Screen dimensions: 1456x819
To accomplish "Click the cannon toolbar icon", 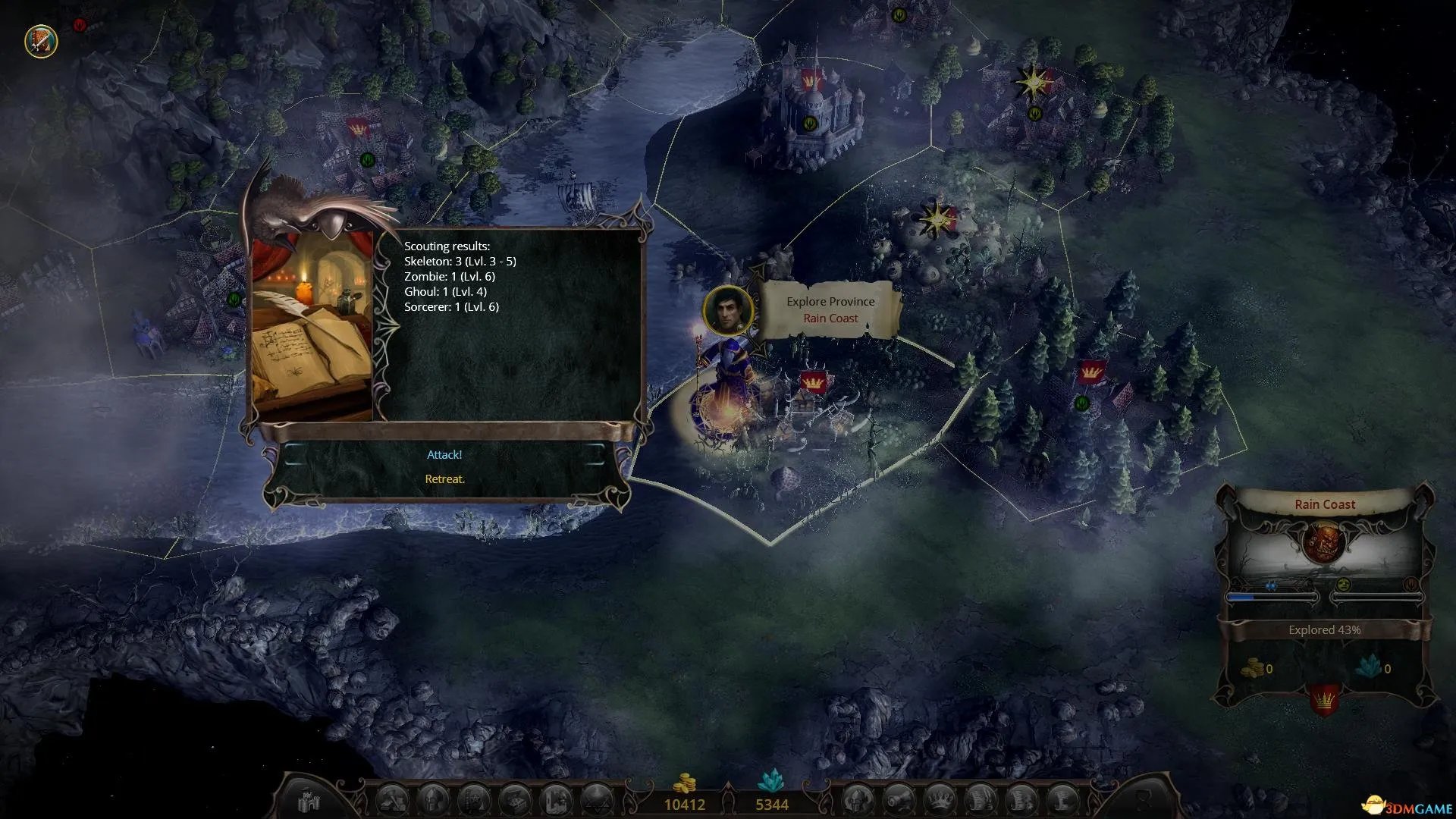I will (899, 801).
